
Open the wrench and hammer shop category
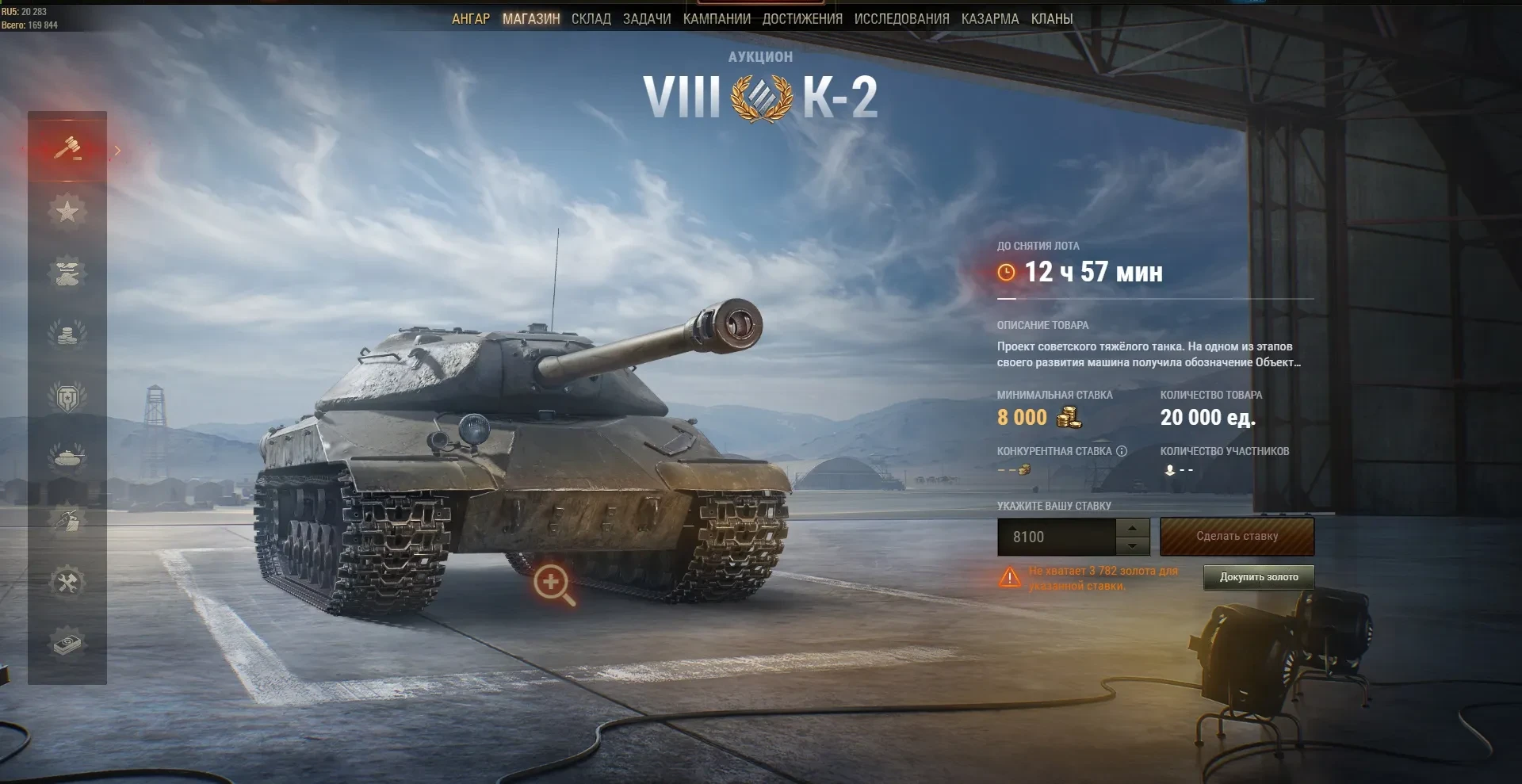click(67, 582)
